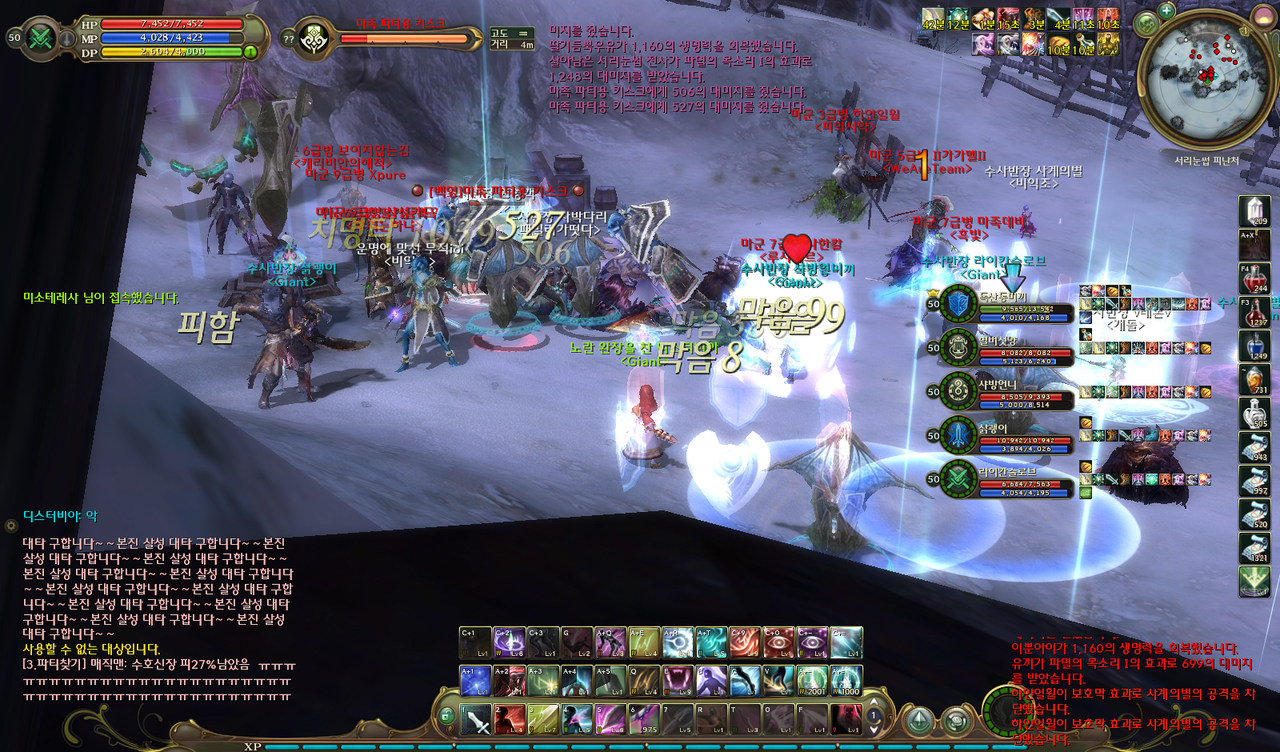Image resolution: width=1280 pixels, height=752 pixels.
Task: Click the green crystal button right of hotbar
Action: click(919, 720)
